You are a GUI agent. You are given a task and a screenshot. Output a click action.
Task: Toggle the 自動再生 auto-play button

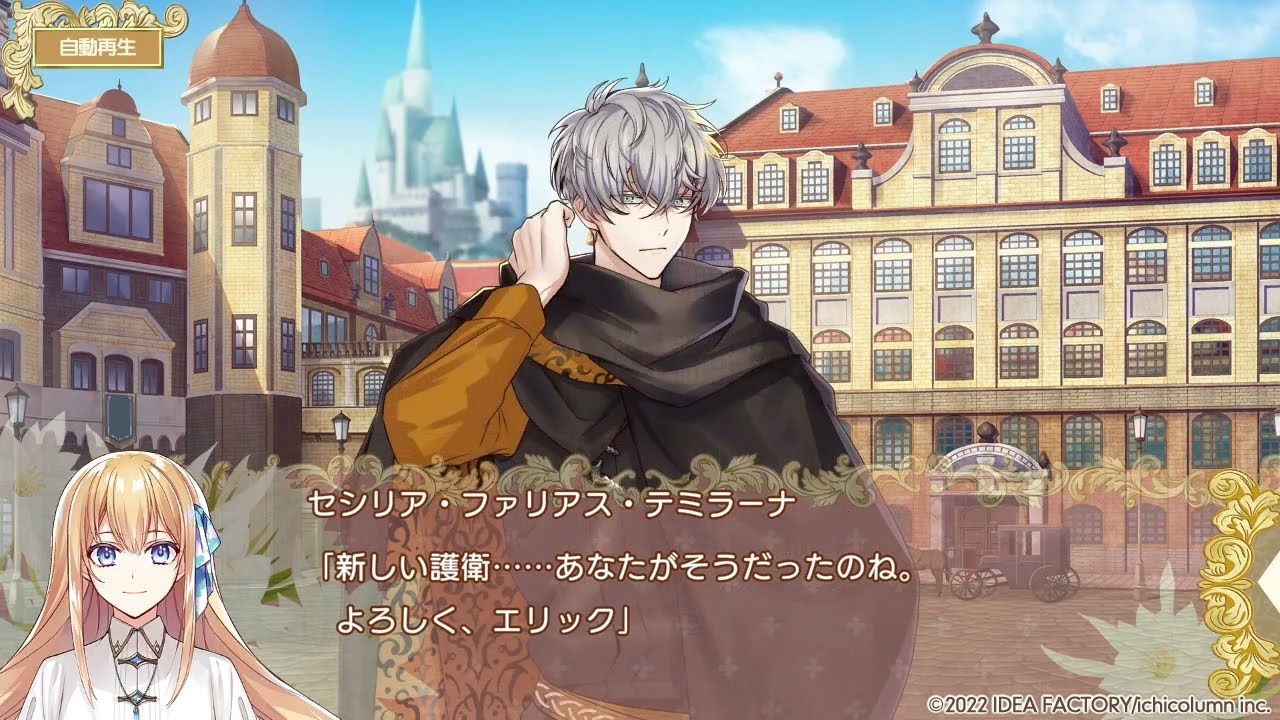click(97, 47)
